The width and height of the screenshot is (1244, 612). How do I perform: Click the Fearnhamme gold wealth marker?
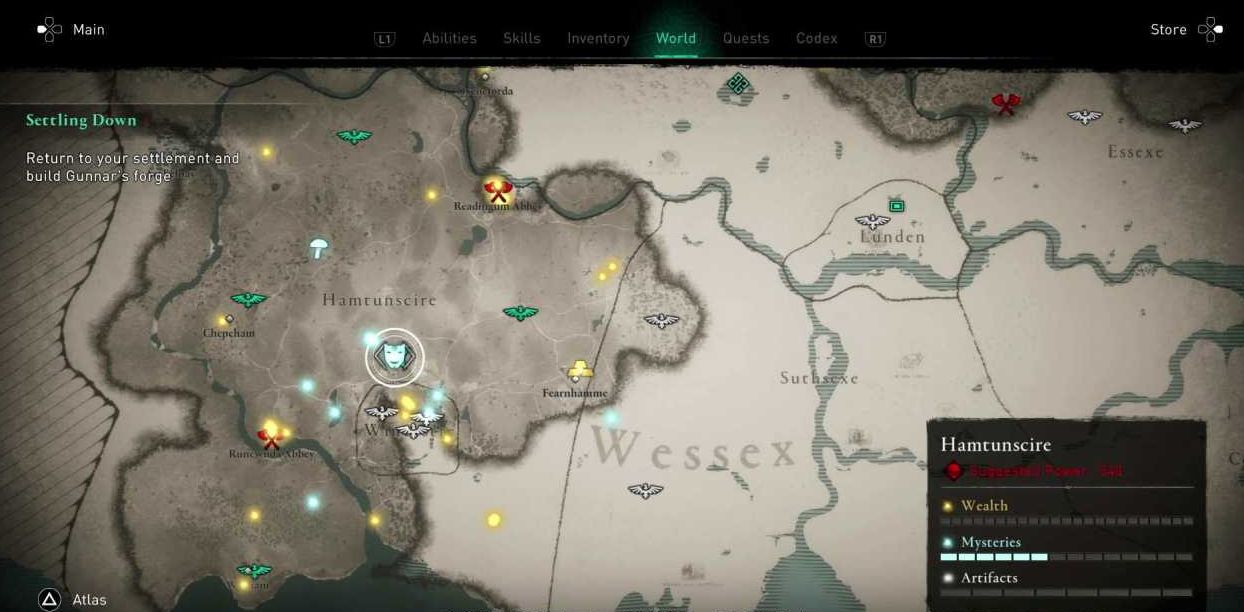[x=580, y=371]
